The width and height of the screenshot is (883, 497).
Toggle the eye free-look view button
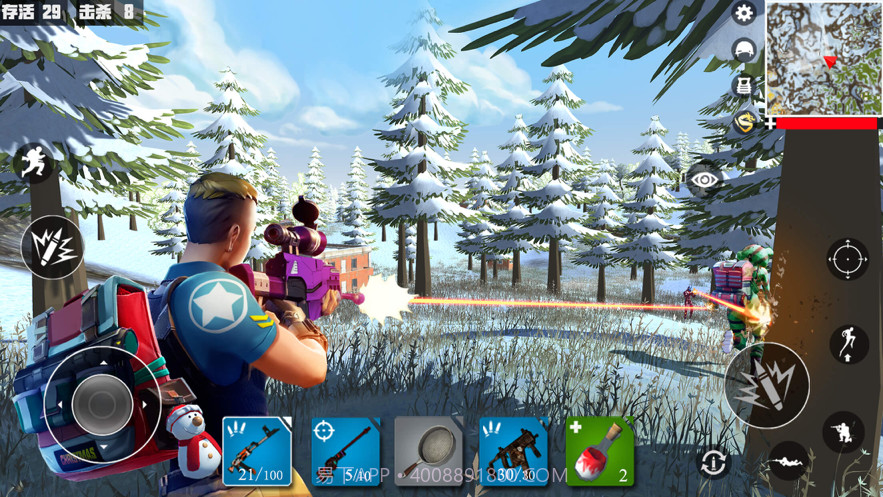[x=705, y=179]
